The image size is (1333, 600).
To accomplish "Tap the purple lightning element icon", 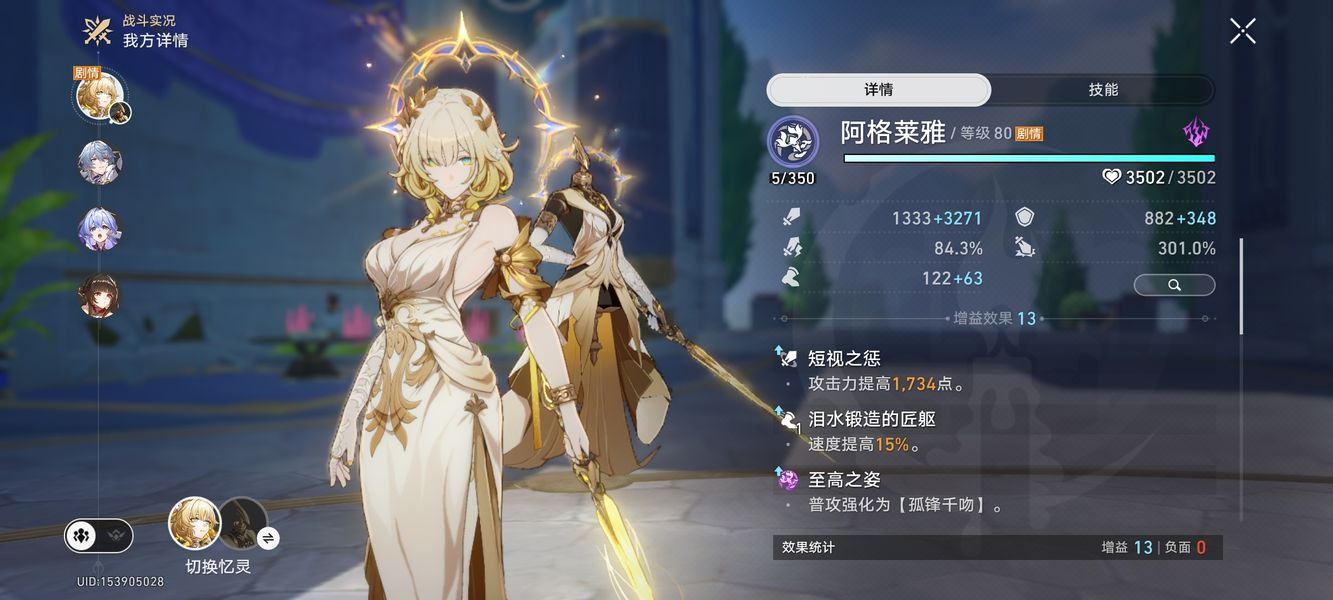I will (x=1196, y=133).
